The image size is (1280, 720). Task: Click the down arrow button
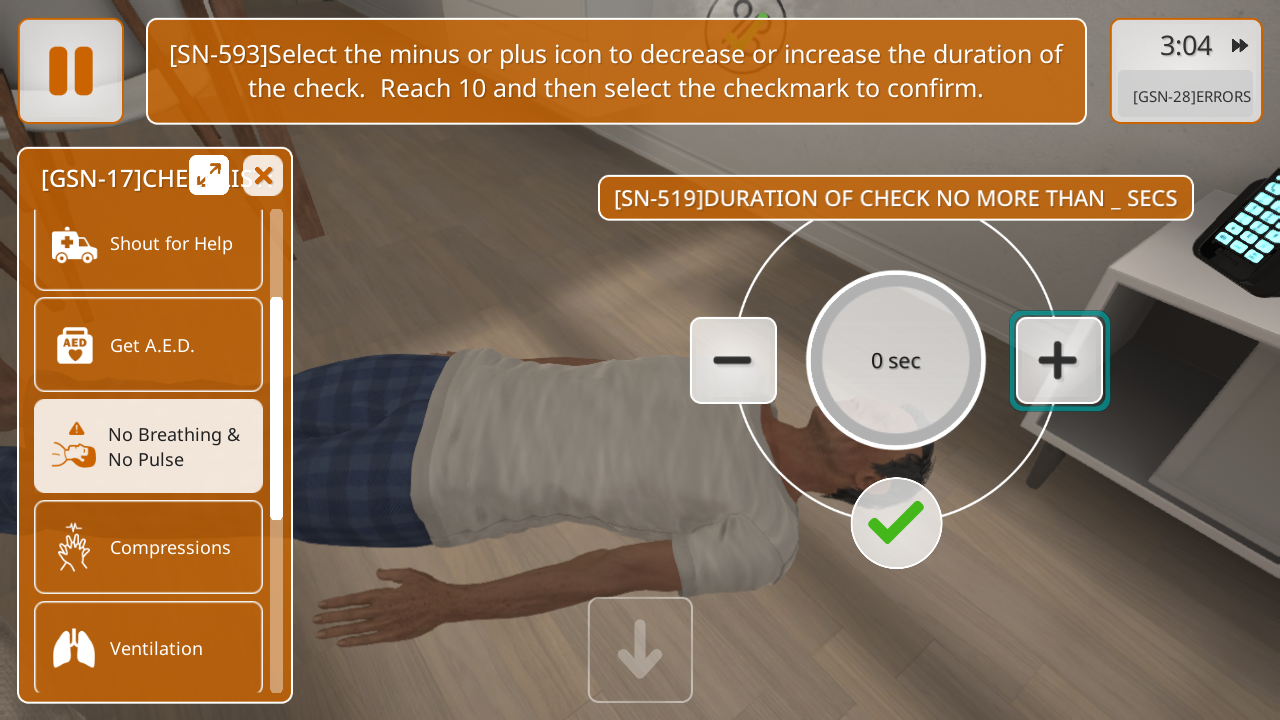point(640,650)
